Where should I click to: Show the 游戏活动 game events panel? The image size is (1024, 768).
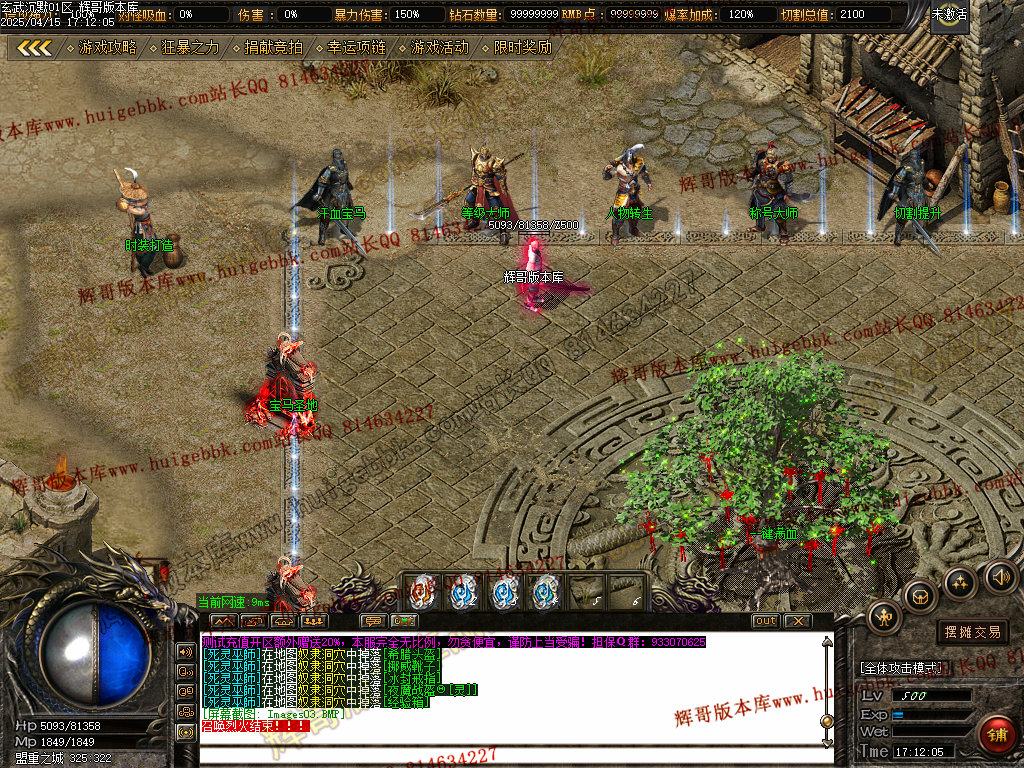click(439, 47)
